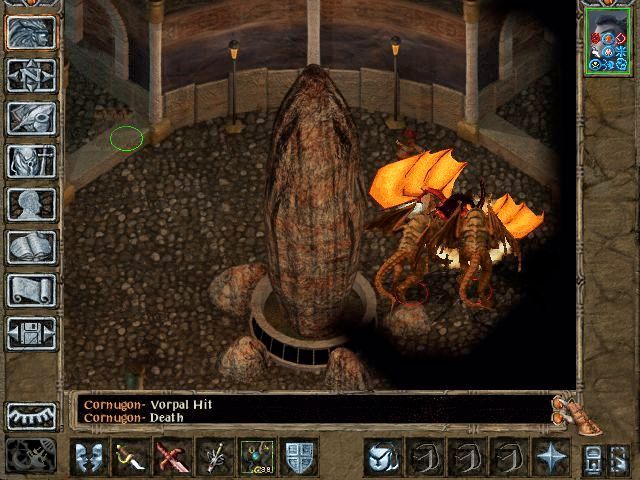Show the character record (head silhouette)
The height and width of the screenshot is (480, 640).
point(31,204)
